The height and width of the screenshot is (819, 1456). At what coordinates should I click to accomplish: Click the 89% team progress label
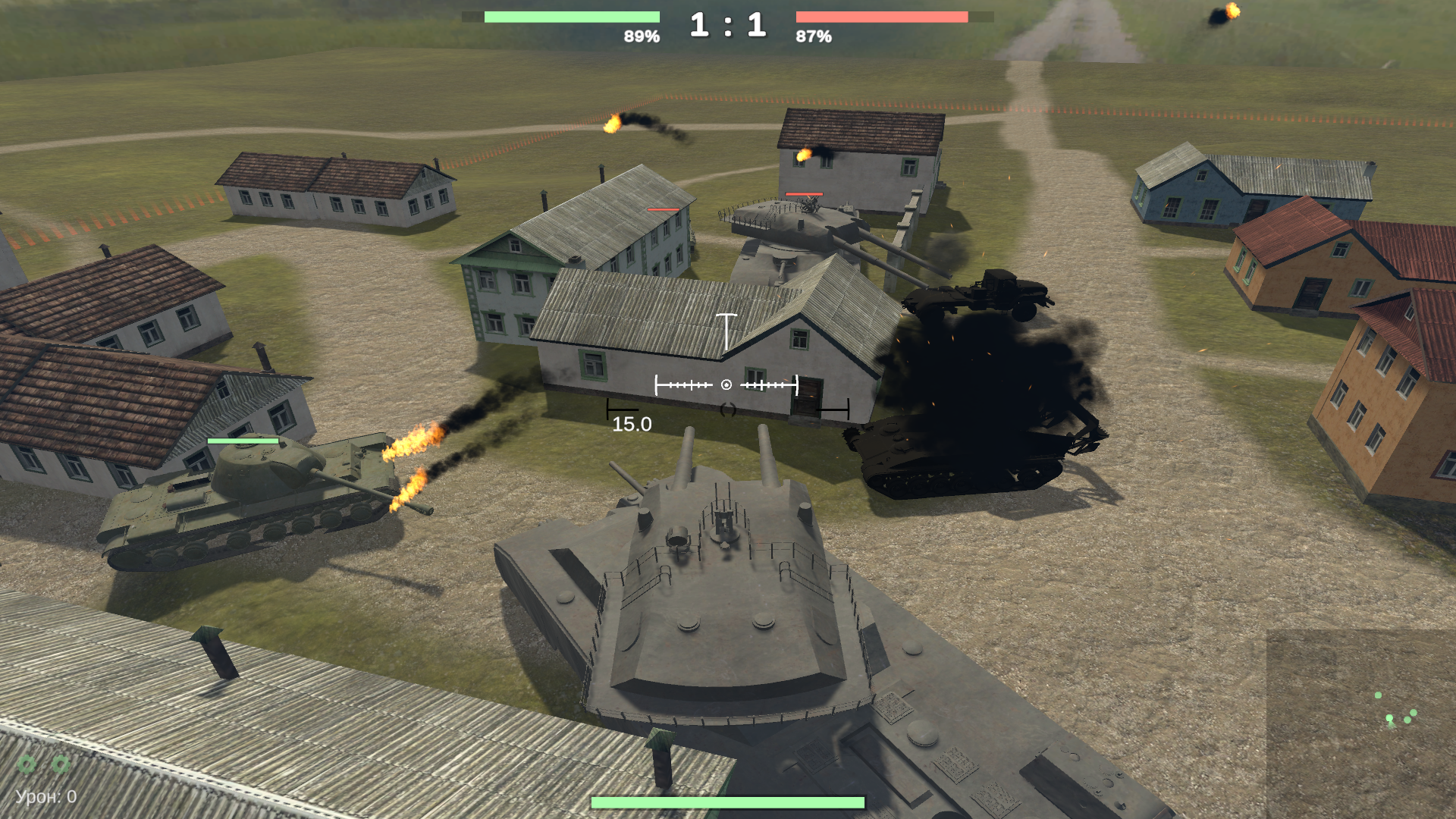point(641,34)
